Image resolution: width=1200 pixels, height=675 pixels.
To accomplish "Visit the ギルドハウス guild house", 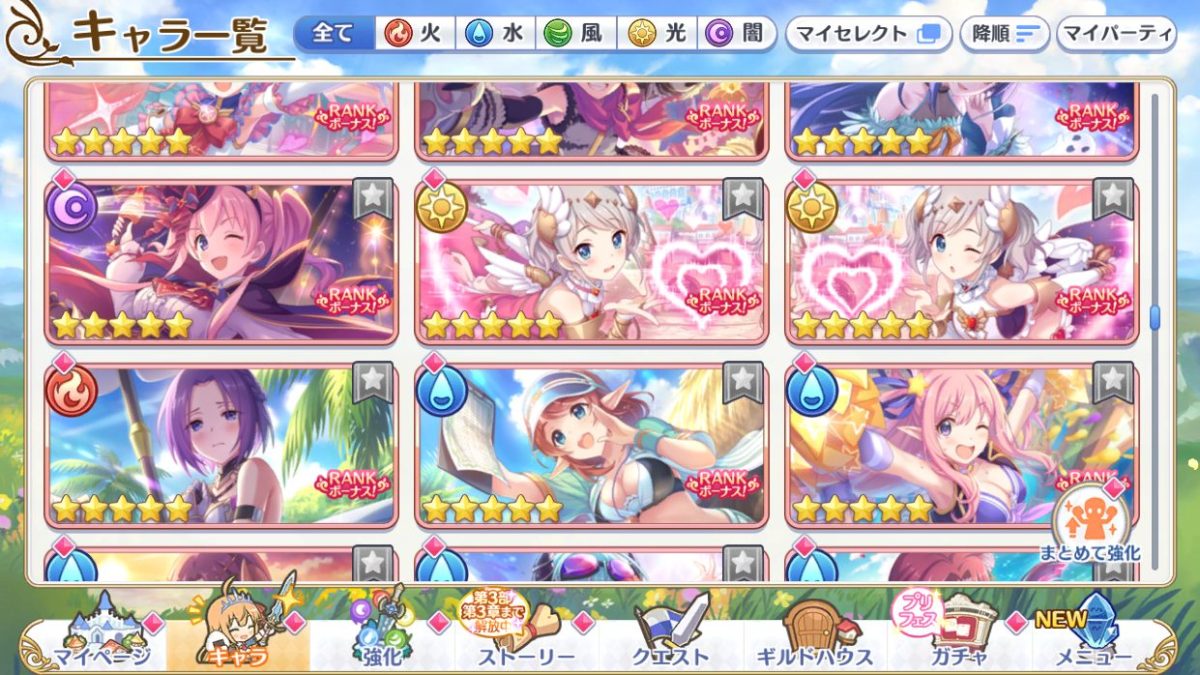I will pos(814,635).
